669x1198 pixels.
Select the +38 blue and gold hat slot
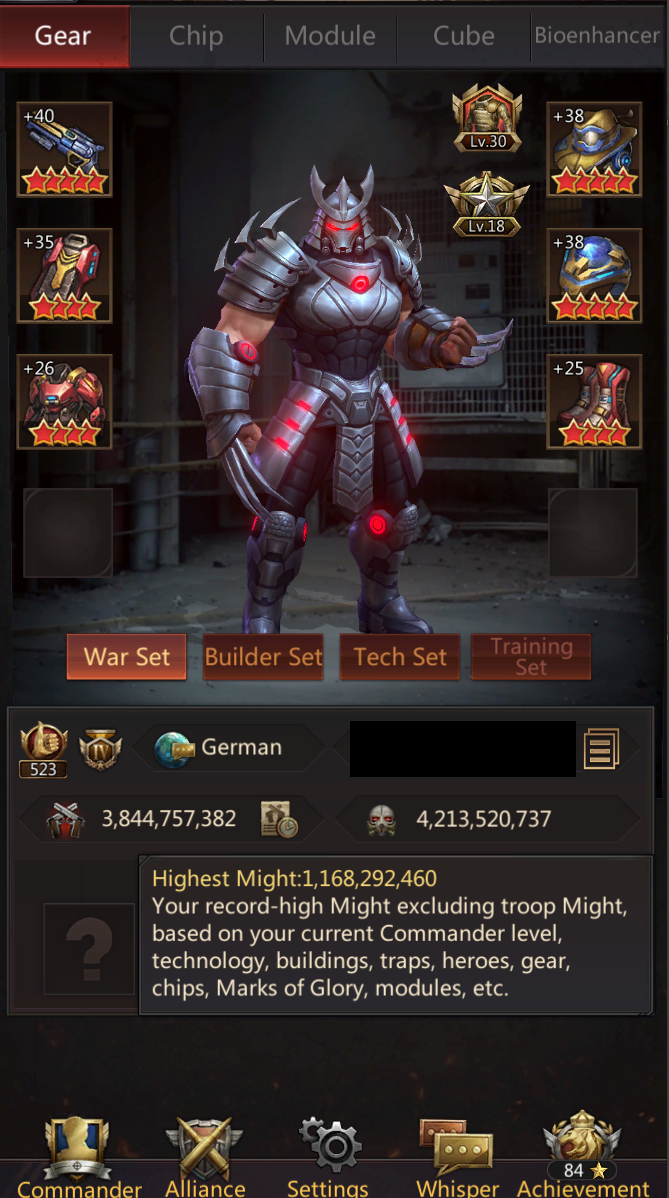[594, 149]
